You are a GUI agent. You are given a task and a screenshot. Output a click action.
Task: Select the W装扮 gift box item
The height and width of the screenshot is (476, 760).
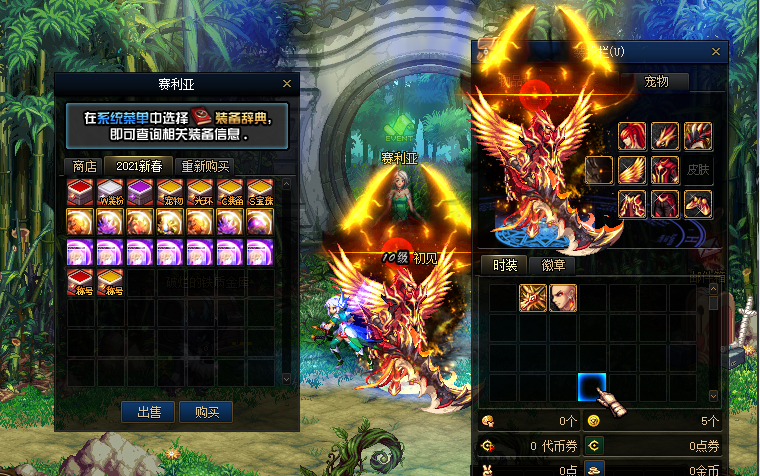tap(110, 192)
